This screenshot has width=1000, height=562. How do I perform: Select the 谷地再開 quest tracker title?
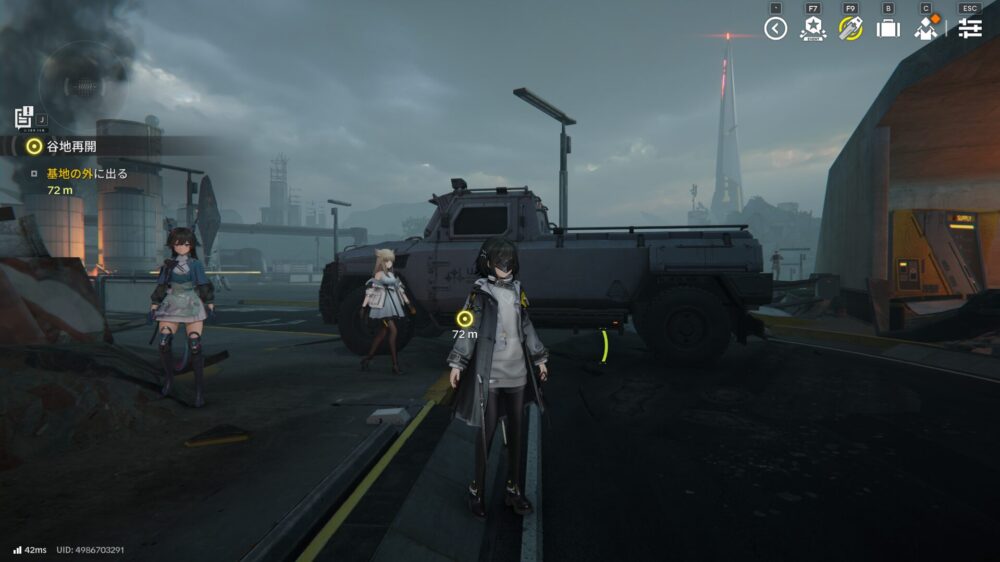coord(72,146)
